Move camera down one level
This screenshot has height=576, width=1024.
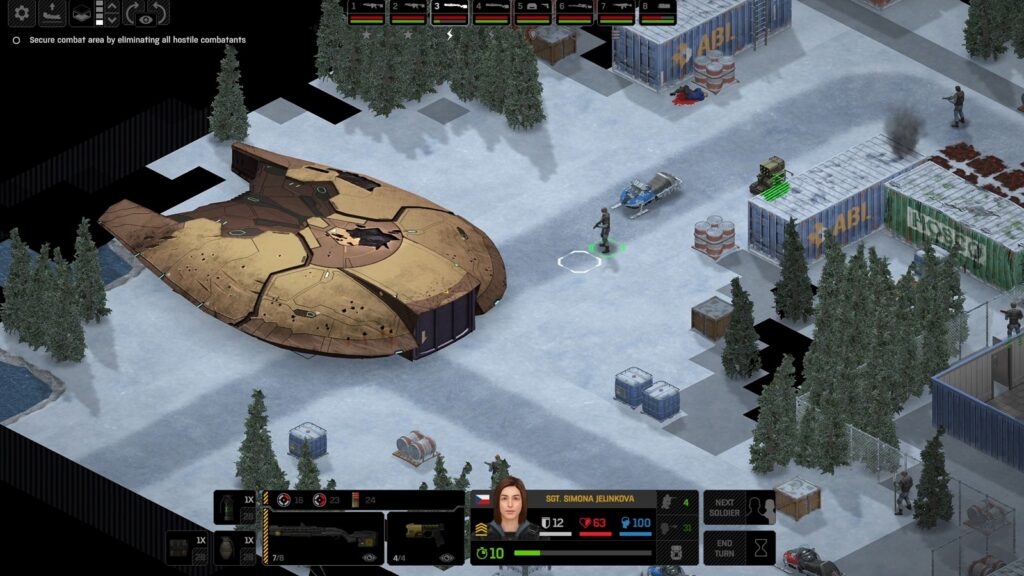[x=112, y=19]
